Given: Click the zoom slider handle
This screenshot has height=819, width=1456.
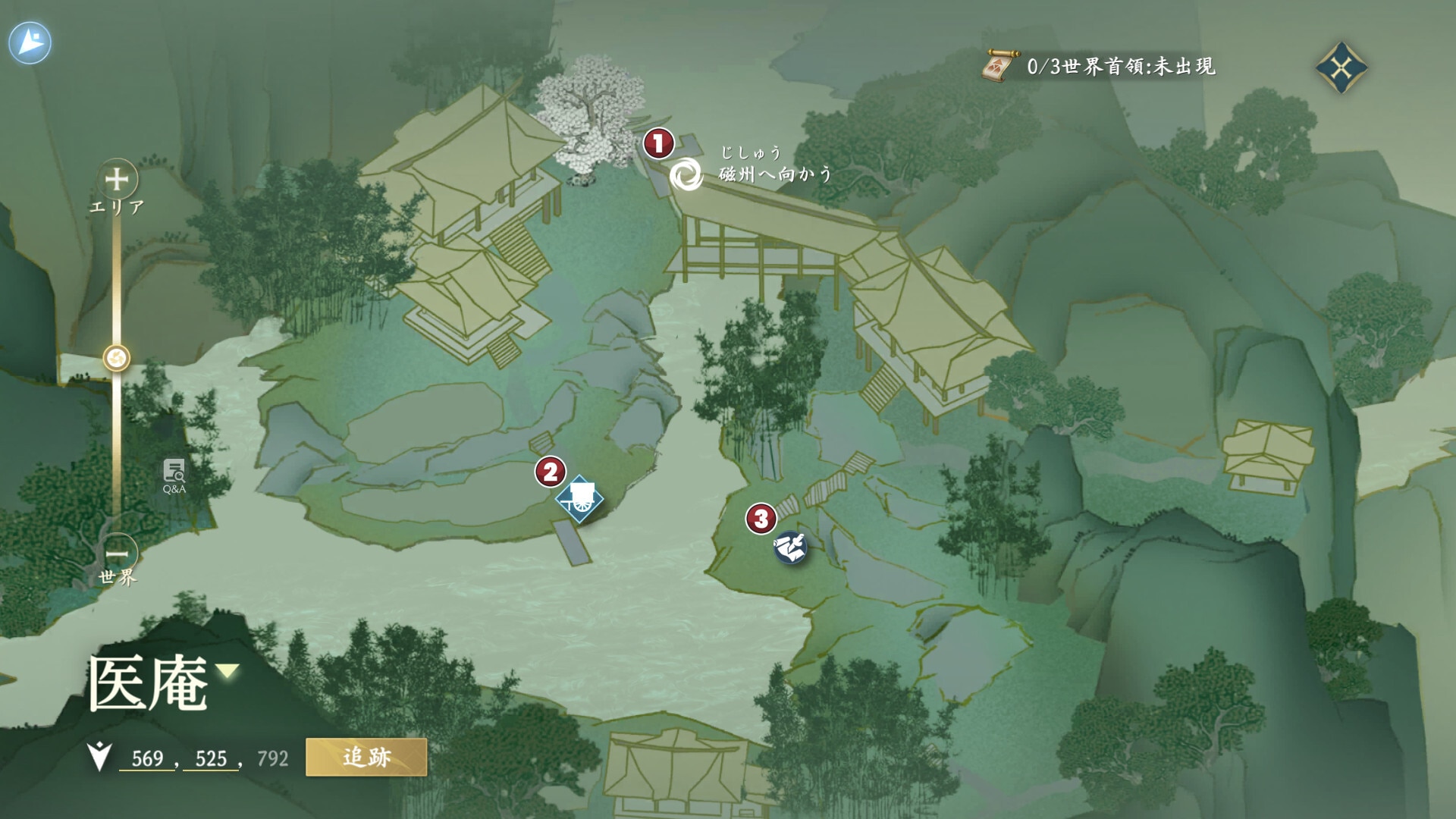Looking at the screenshot, I should pyautogui.click(x=117, y=358).
